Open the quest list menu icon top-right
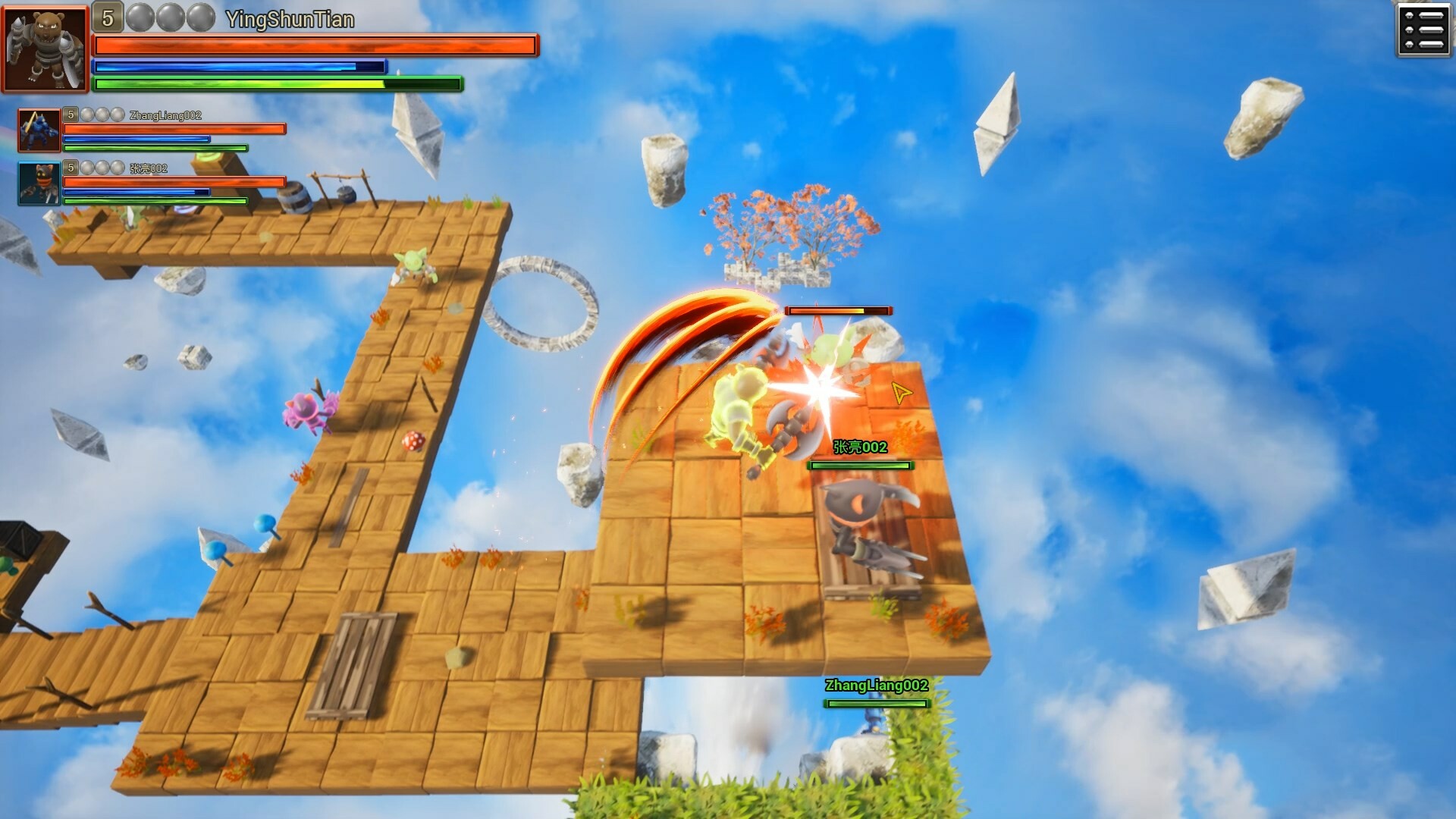The width and height of the screenshot is (1456, 819). point(1424,29)
